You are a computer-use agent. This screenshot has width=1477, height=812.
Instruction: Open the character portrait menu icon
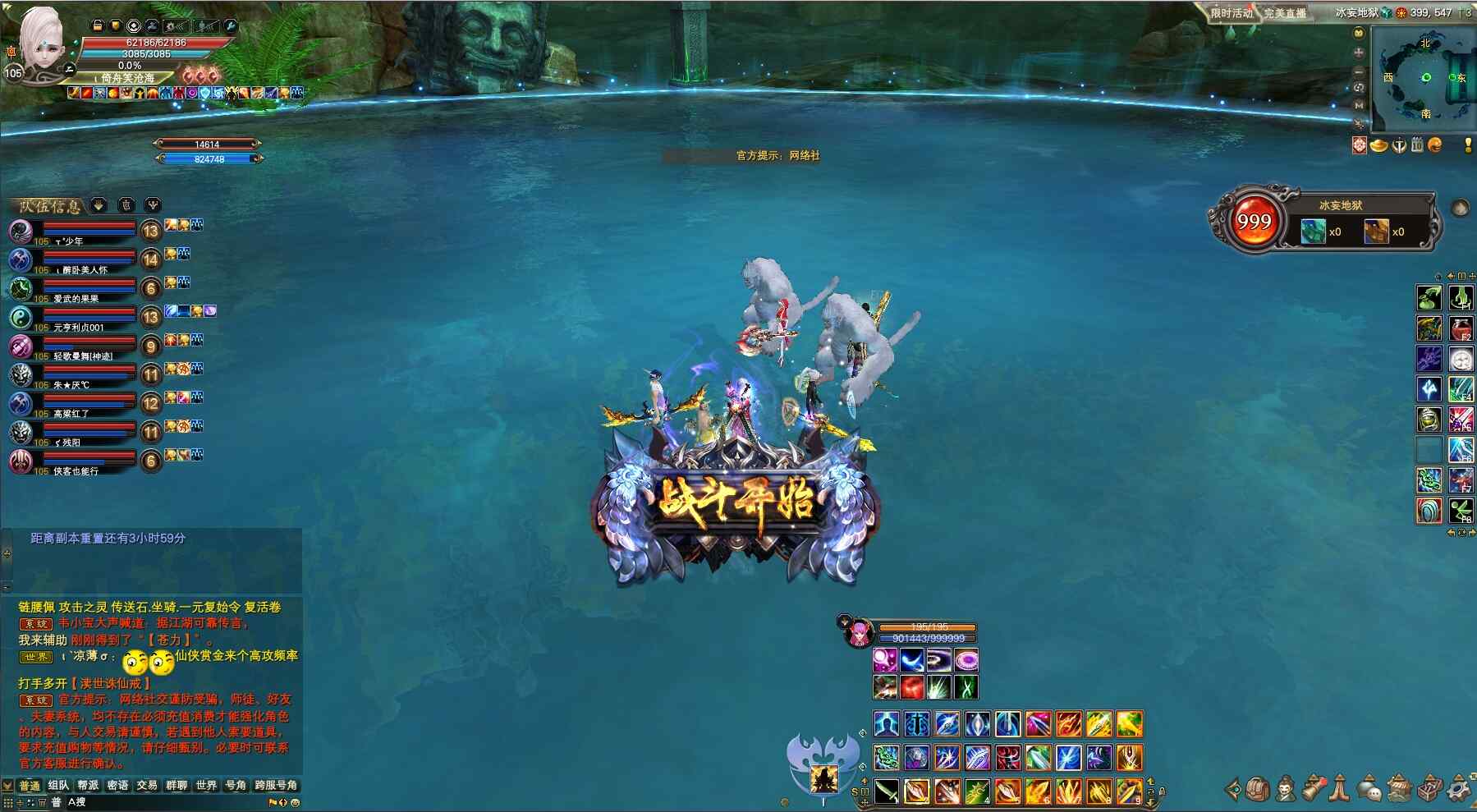point(1286,789)
